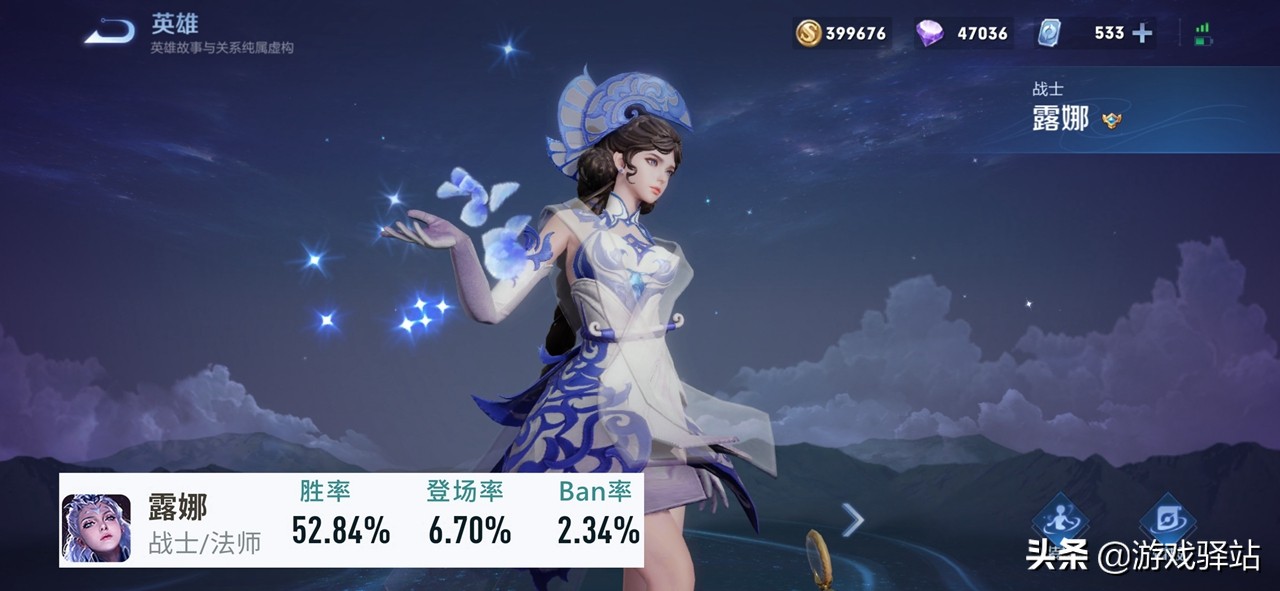
Task: Click the blue coupon ticket icon
Action: (1049, 33)
